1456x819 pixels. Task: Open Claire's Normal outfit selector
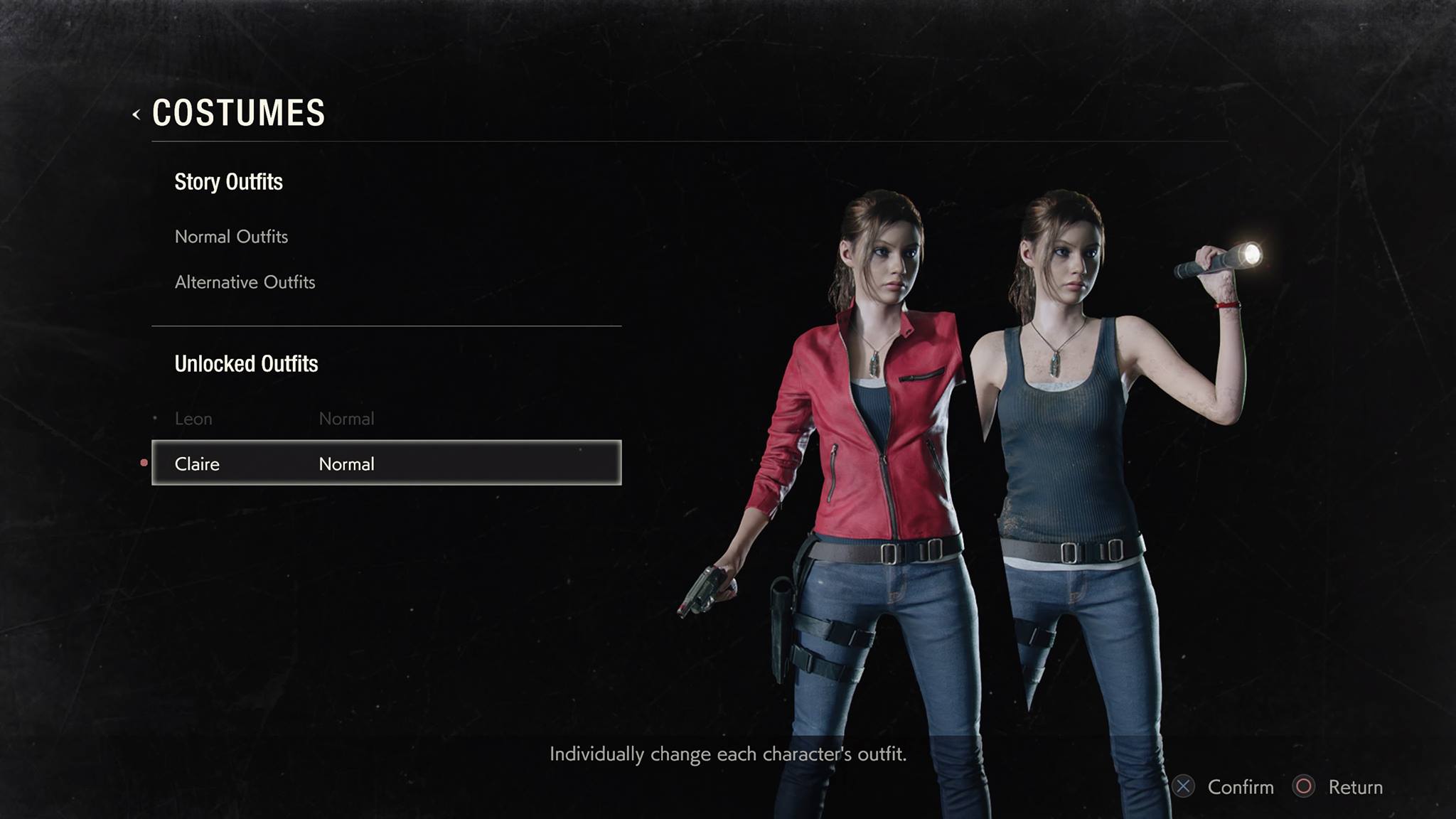click(x=386, y=464)
